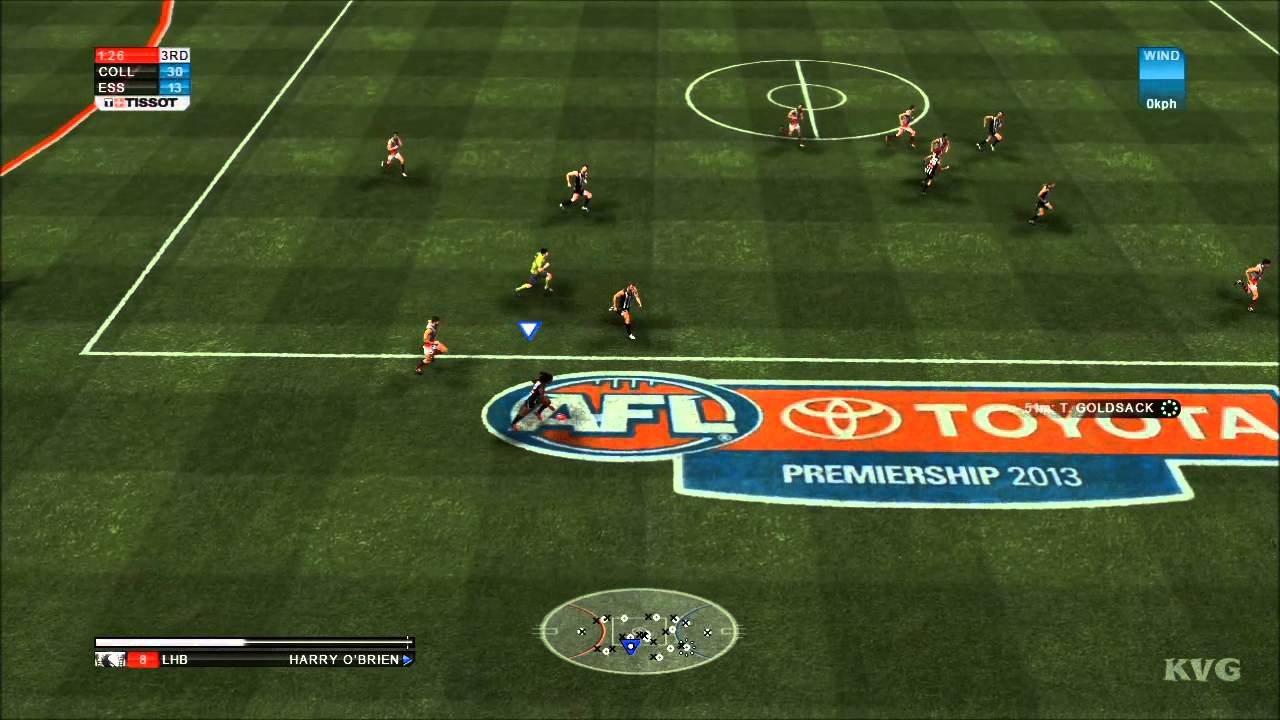Image resolution: width=1280 pixels, height=720 pixels.
Task: Click the Tissot sponsor logo under the scoreboard
Action: [142, 103]
